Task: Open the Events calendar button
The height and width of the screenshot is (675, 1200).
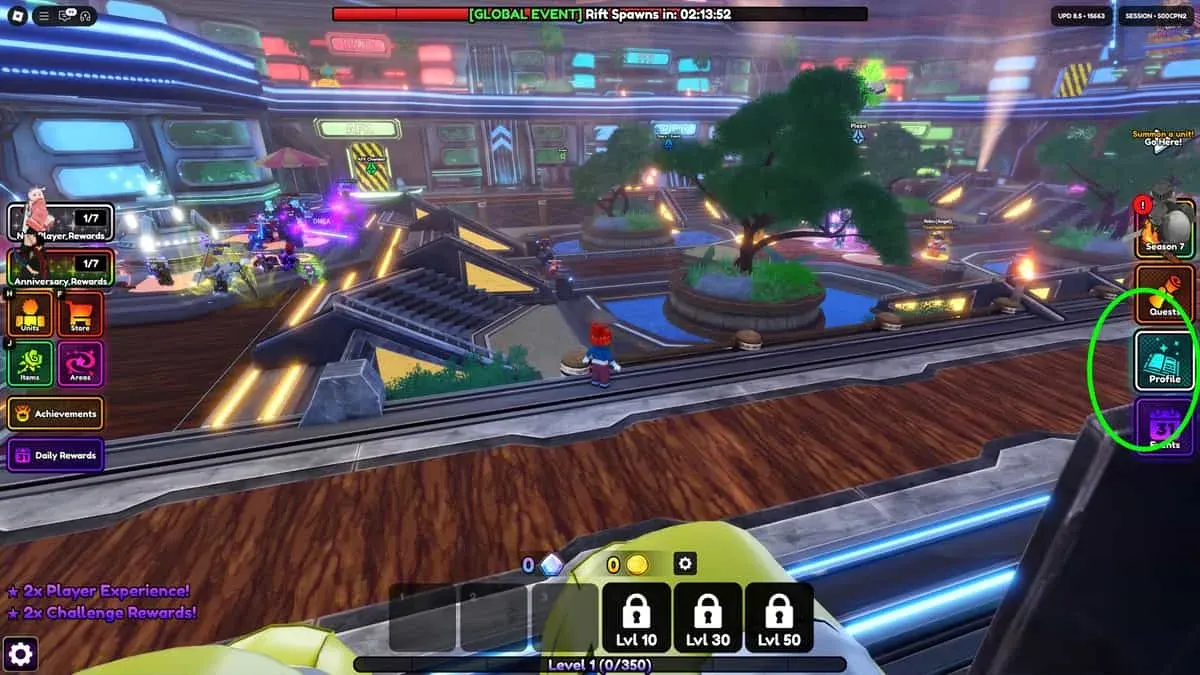Action: click(x=1163, y=427)
